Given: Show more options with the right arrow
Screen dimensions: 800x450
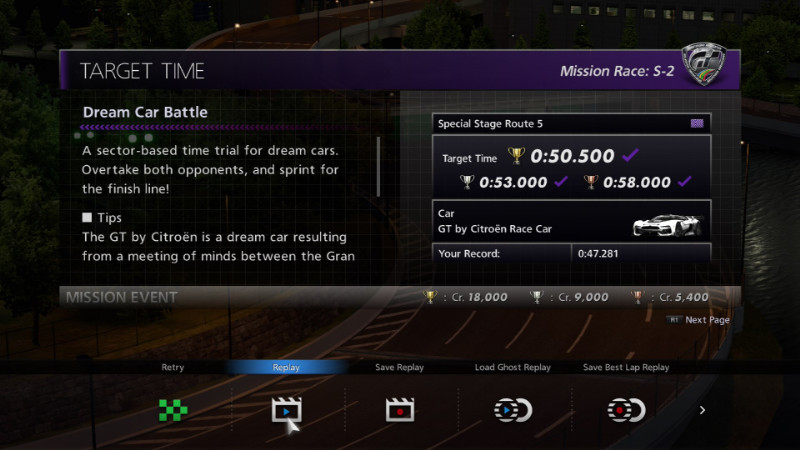Looking at the screenshot, I should [x=702, y=410].
